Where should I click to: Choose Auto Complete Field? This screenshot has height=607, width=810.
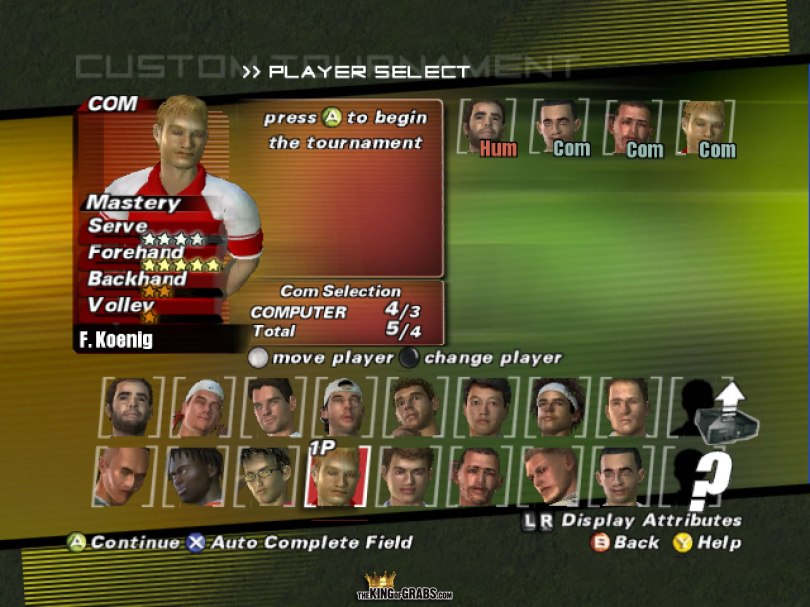click(x=300, y=543)
